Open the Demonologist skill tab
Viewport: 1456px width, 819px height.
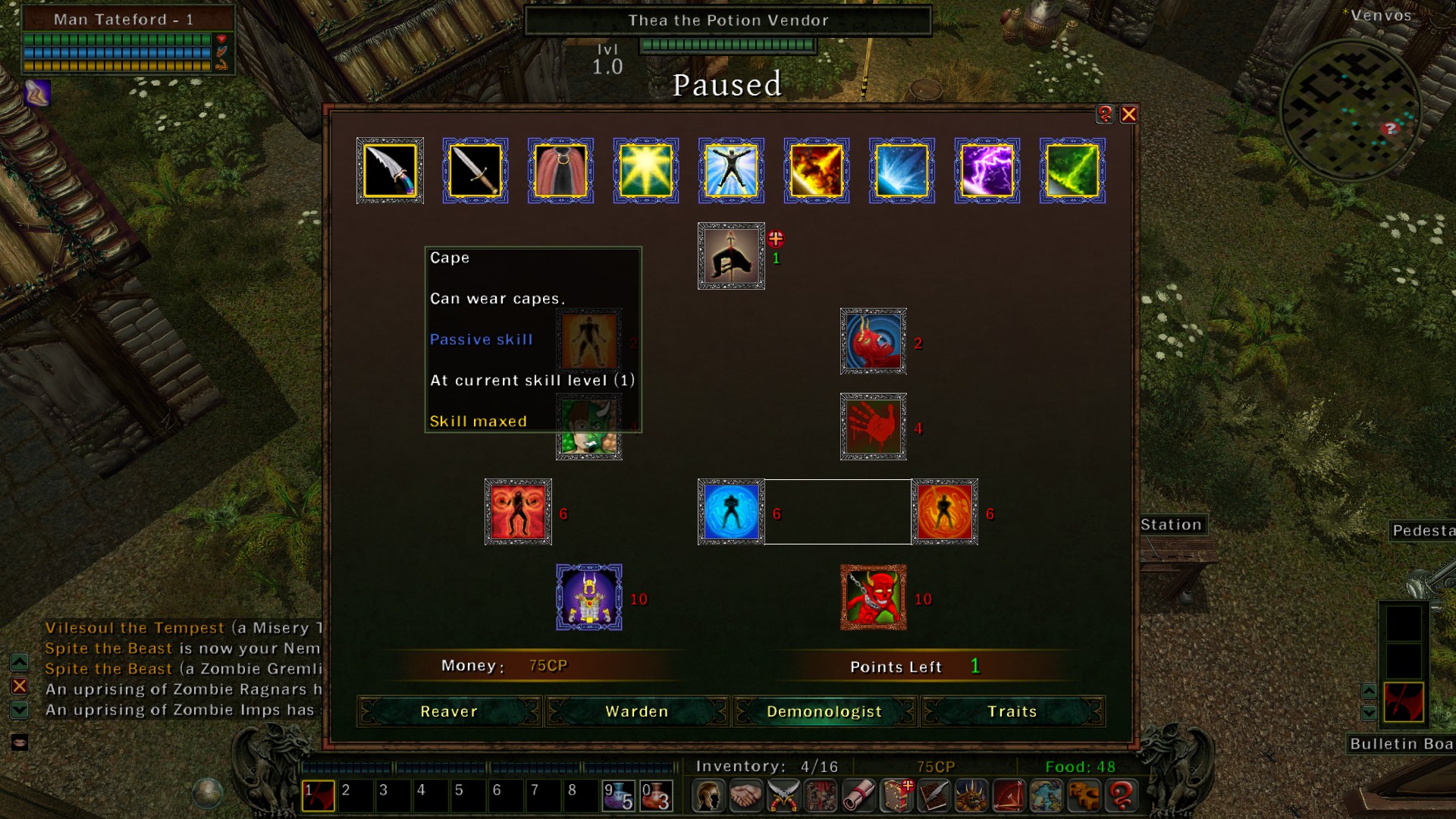[x=824, y=711]
